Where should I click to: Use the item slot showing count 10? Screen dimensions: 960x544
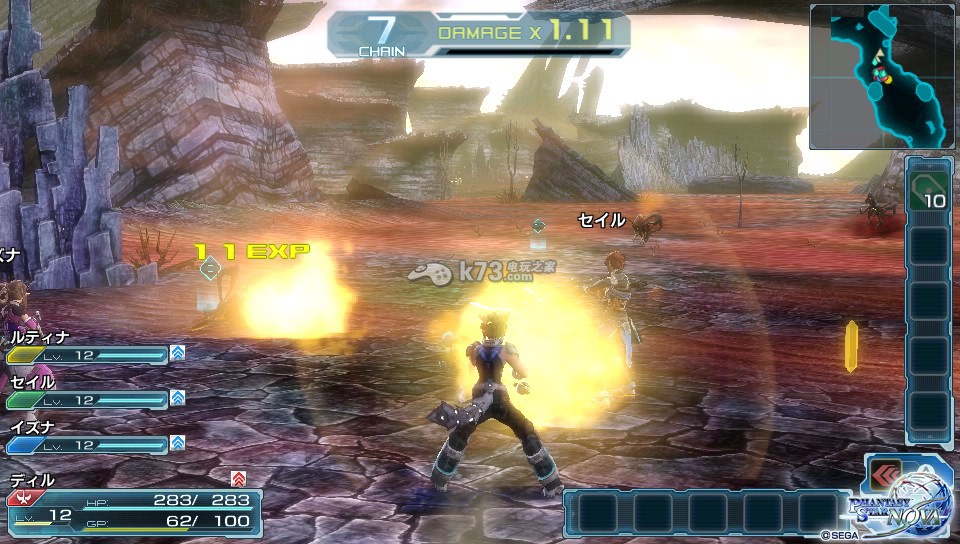(x=926, y=189)
